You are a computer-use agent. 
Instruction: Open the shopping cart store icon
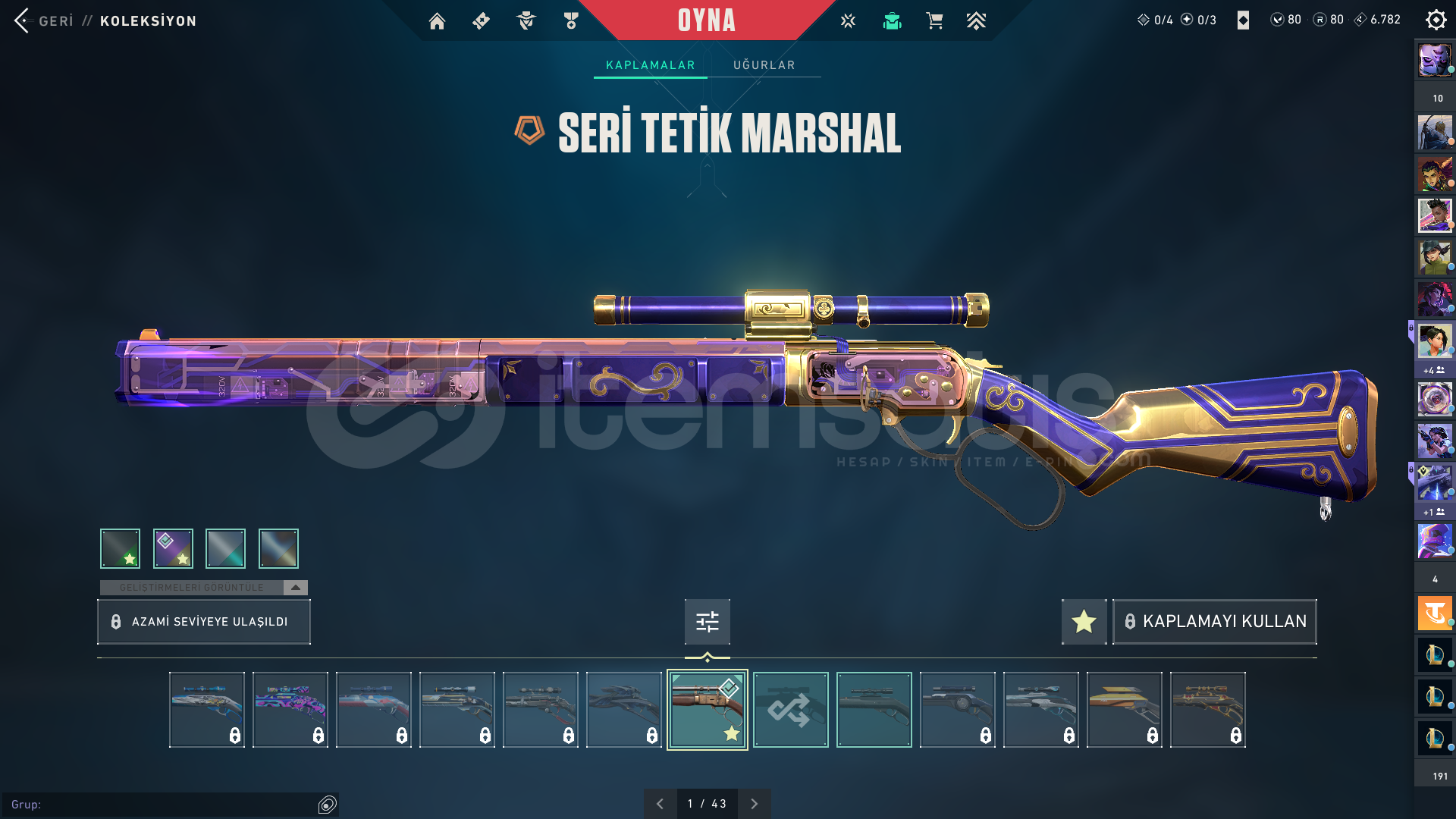[934, 21]
